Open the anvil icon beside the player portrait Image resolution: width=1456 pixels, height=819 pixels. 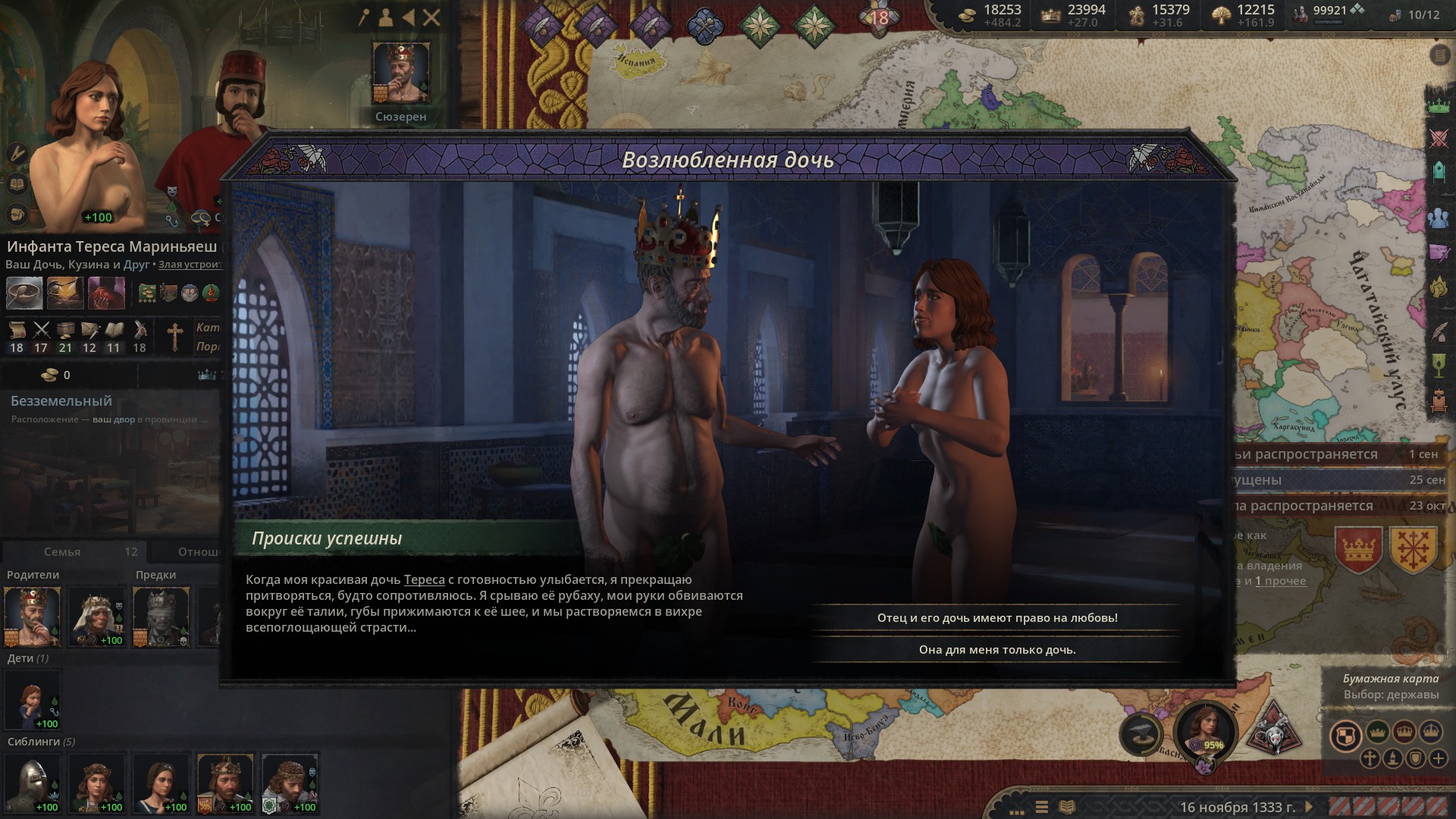click(1141, 733)
